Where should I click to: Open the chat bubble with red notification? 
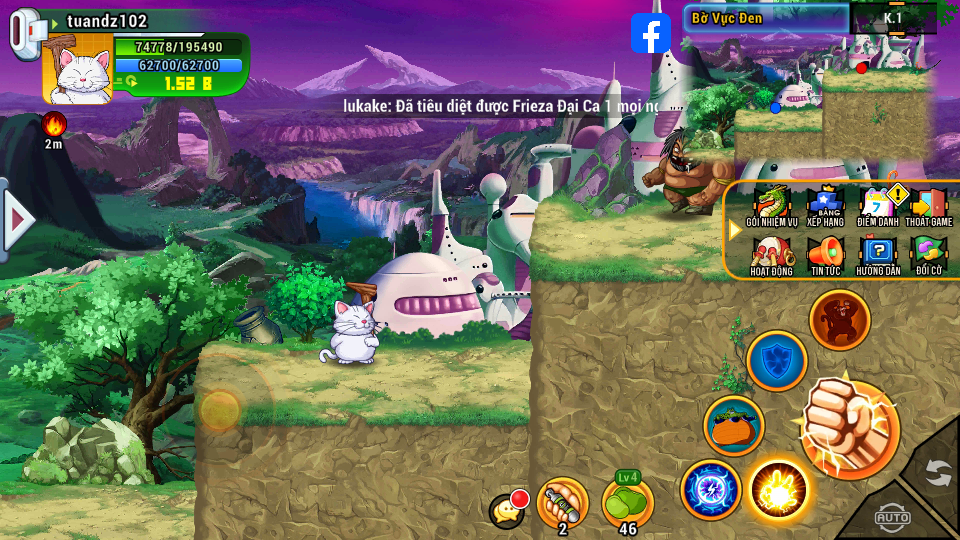tap(508, 510)
